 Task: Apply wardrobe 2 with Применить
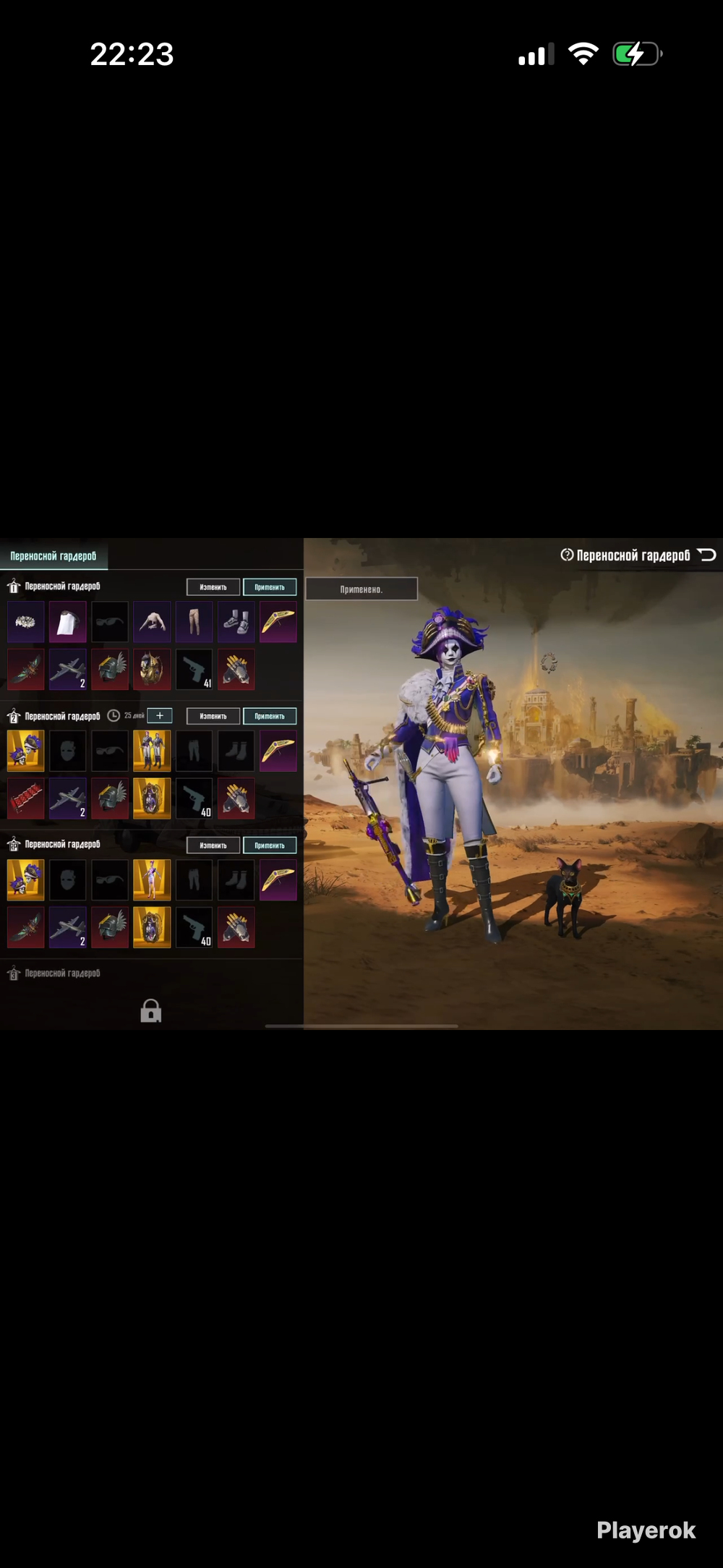[x=270, y=716]
